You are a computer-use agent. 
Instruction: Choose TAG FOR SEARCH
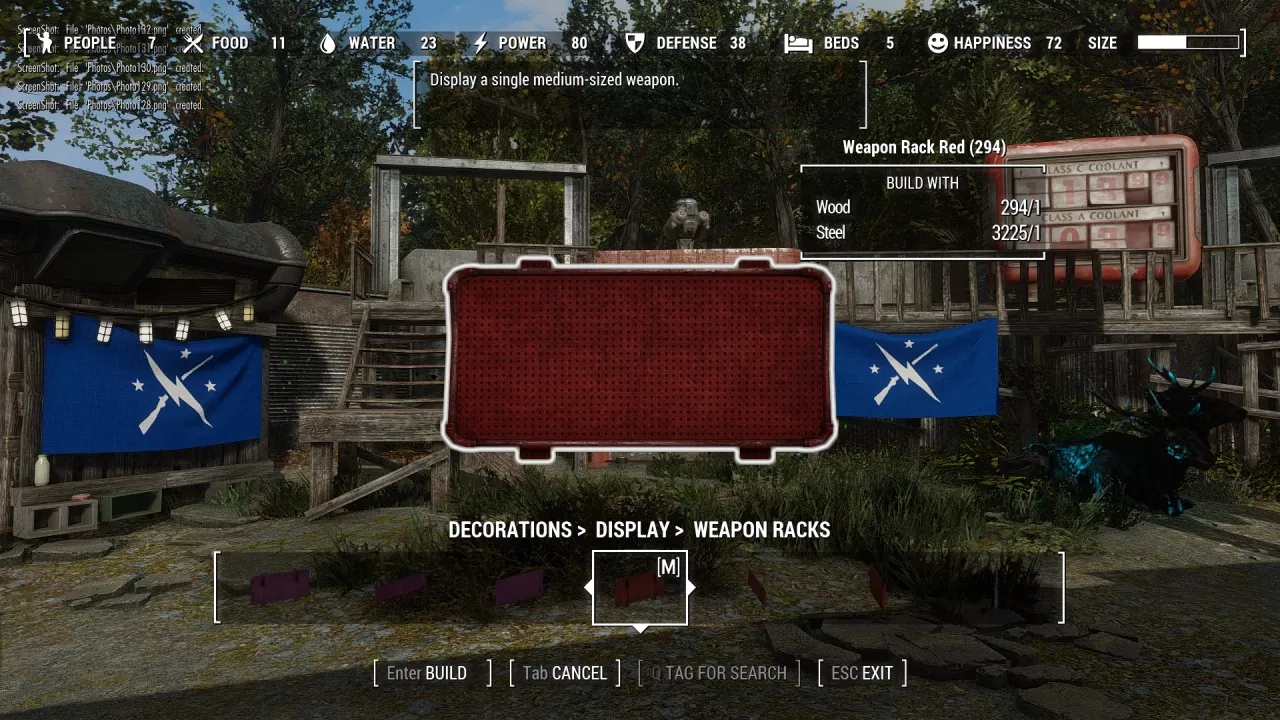tap(719, 673)
